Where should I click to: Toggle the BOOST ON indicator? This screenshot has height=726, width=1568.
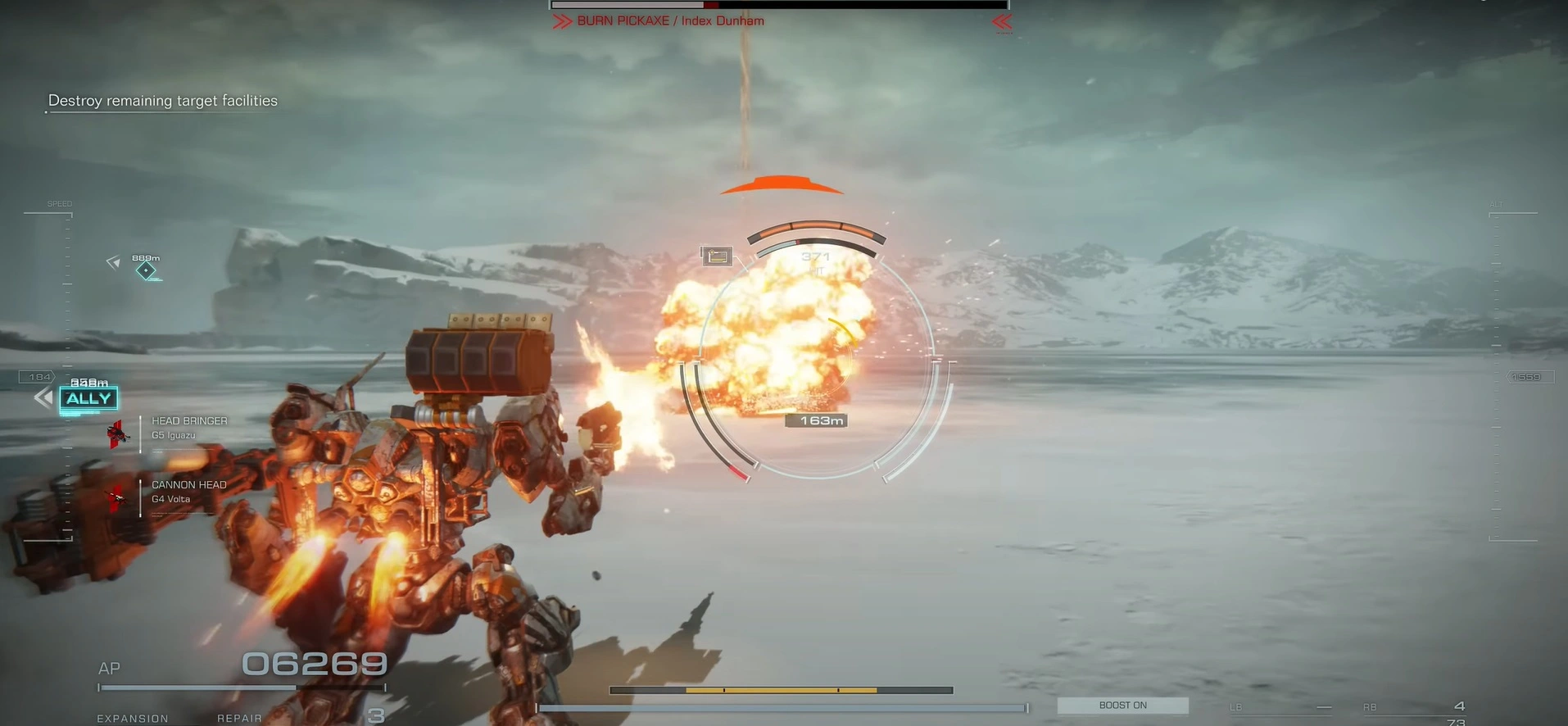[1122, 706]
